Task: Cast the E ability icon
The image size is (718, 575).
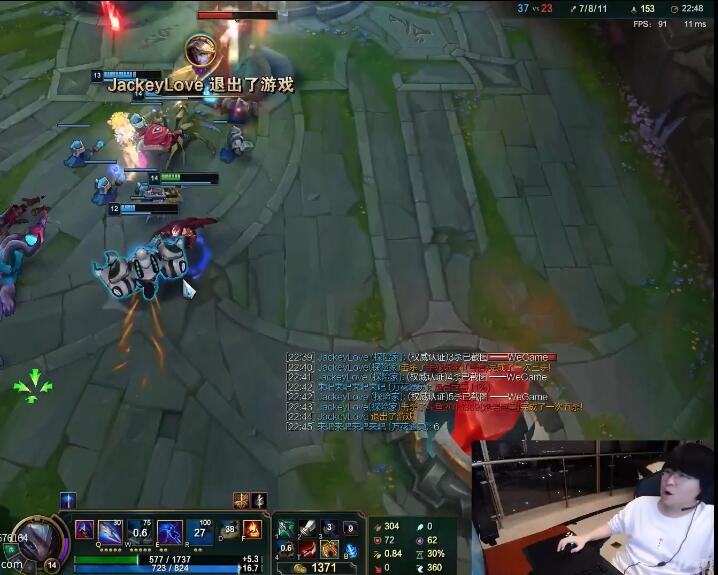Action: pyautogui.click(x=170, y=531)
